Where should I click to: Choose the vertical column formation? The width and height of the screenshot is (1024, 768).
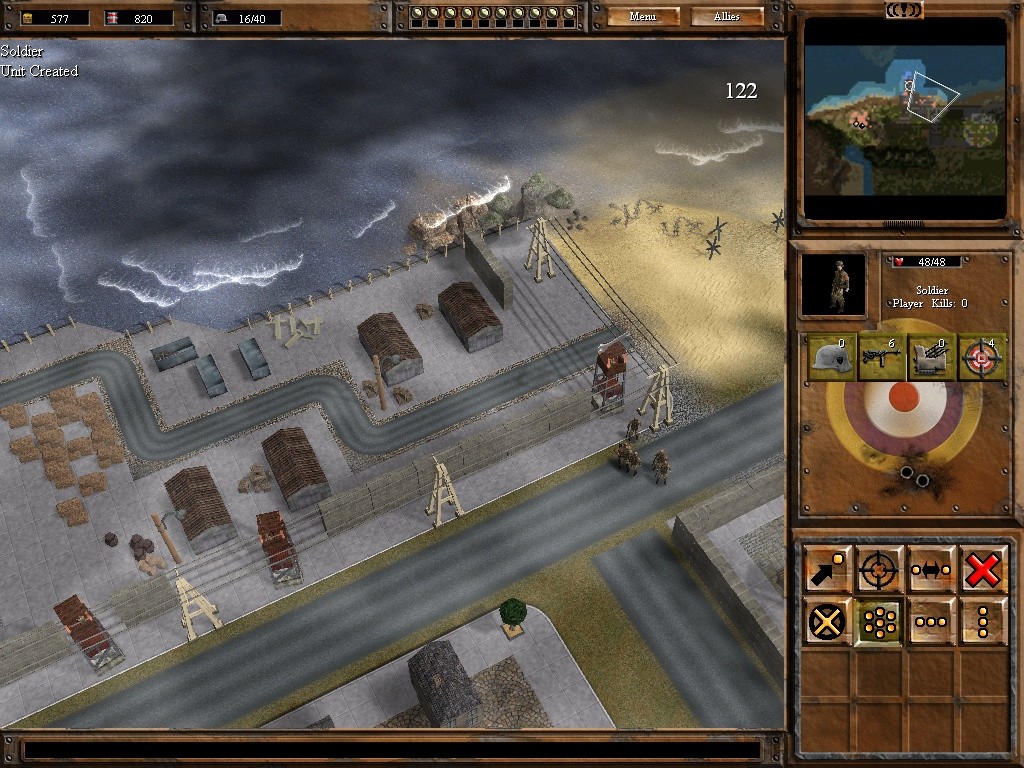pos(983,621)
